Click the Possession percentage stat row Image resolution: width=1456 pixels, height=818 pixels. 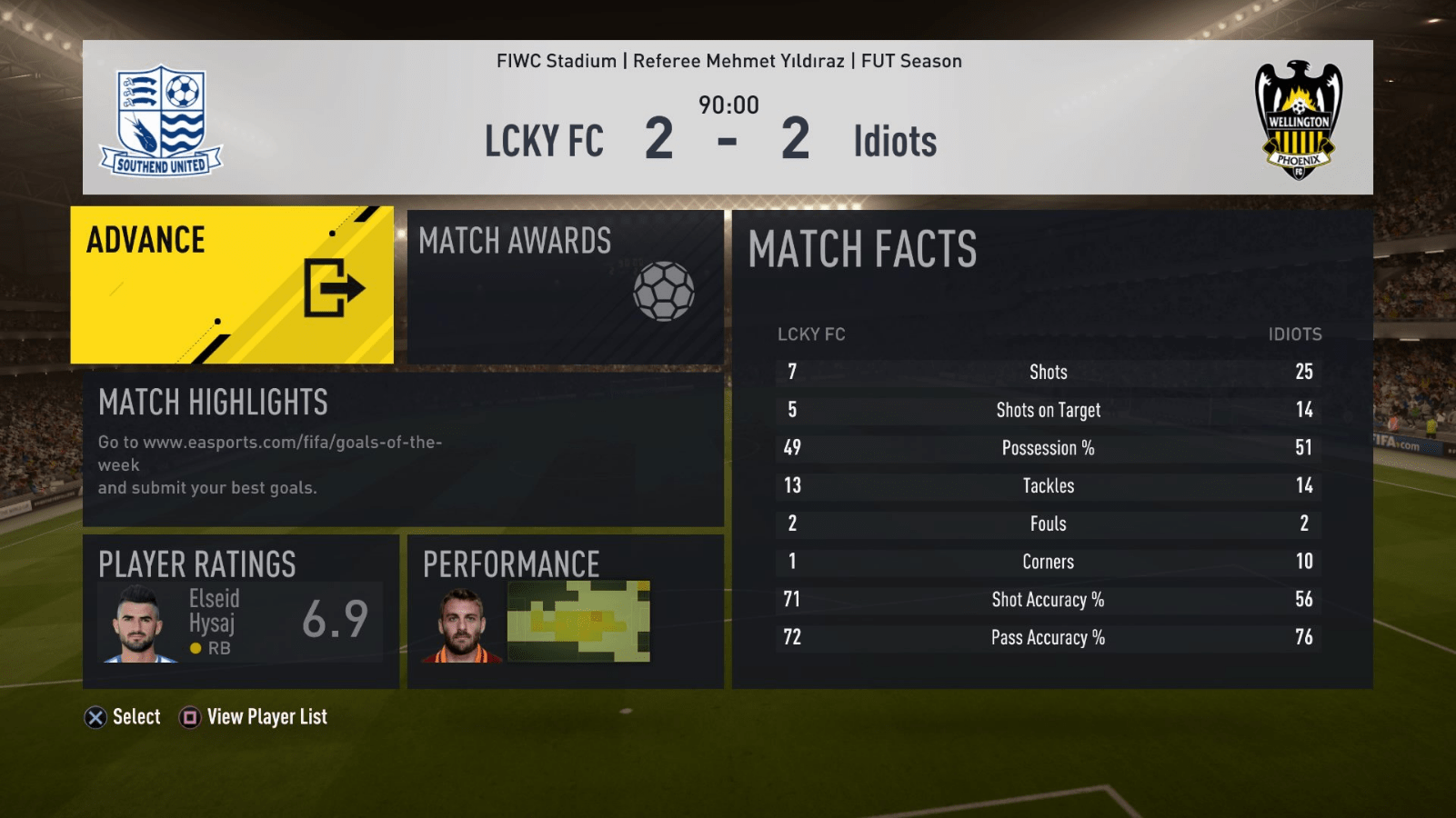click(x=1048, y=447)
